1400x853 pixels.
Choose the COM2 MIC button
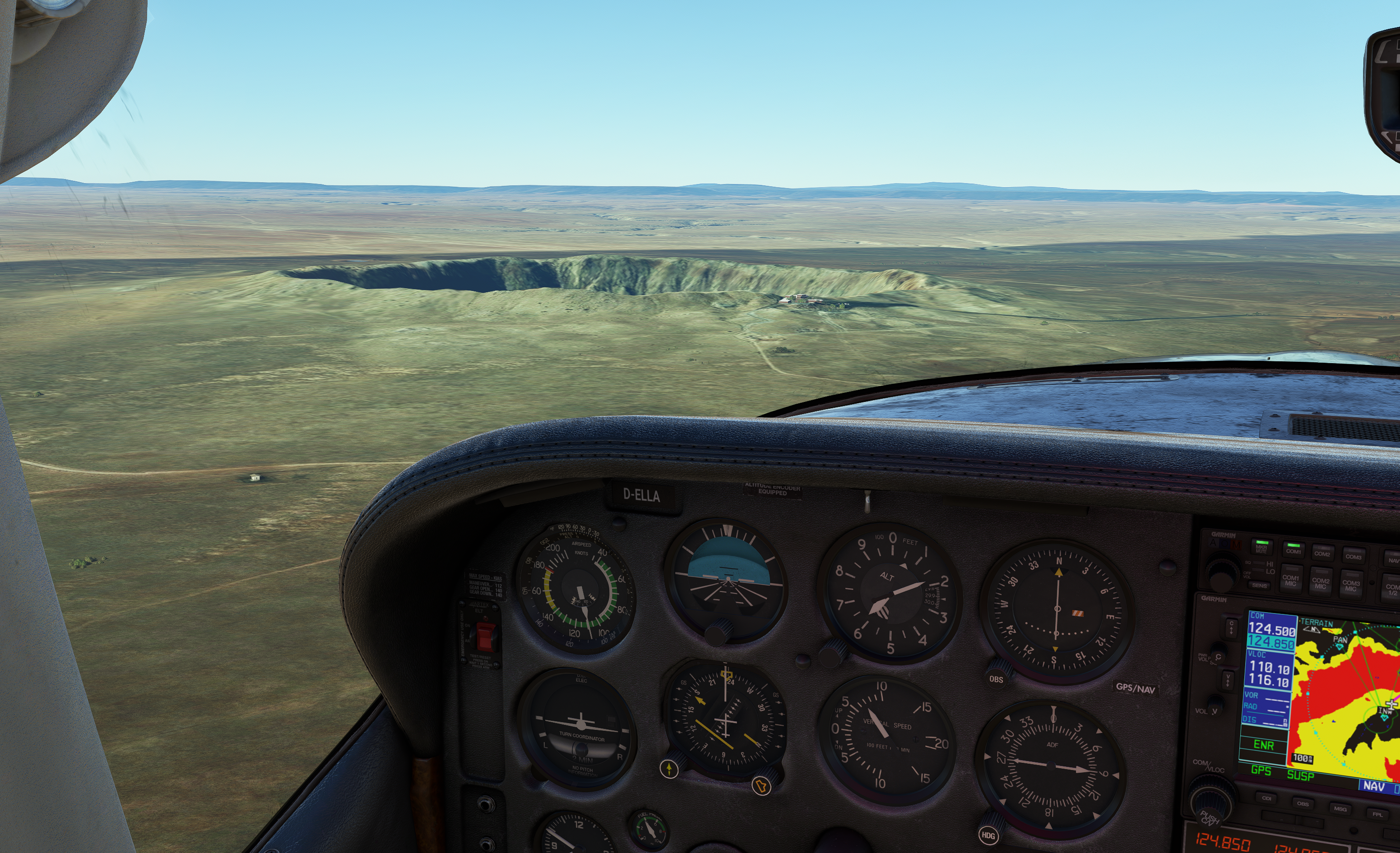1321,583
